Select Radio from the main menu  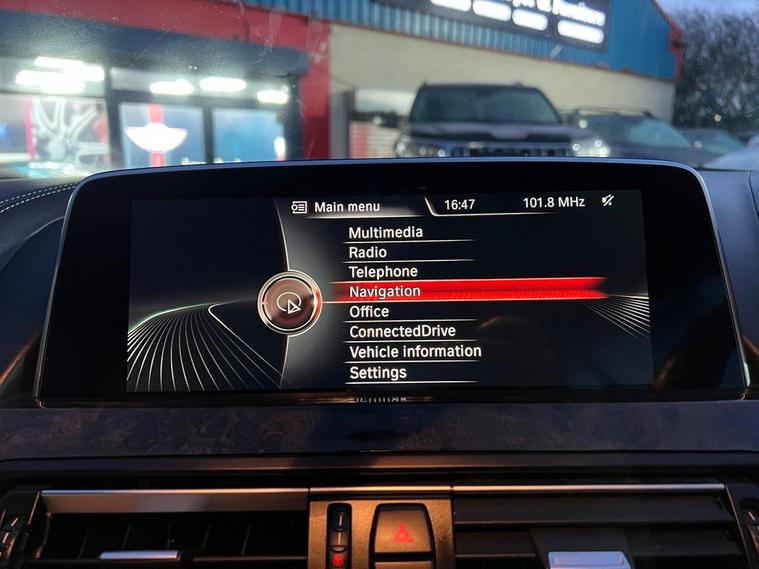click(367, 253)
